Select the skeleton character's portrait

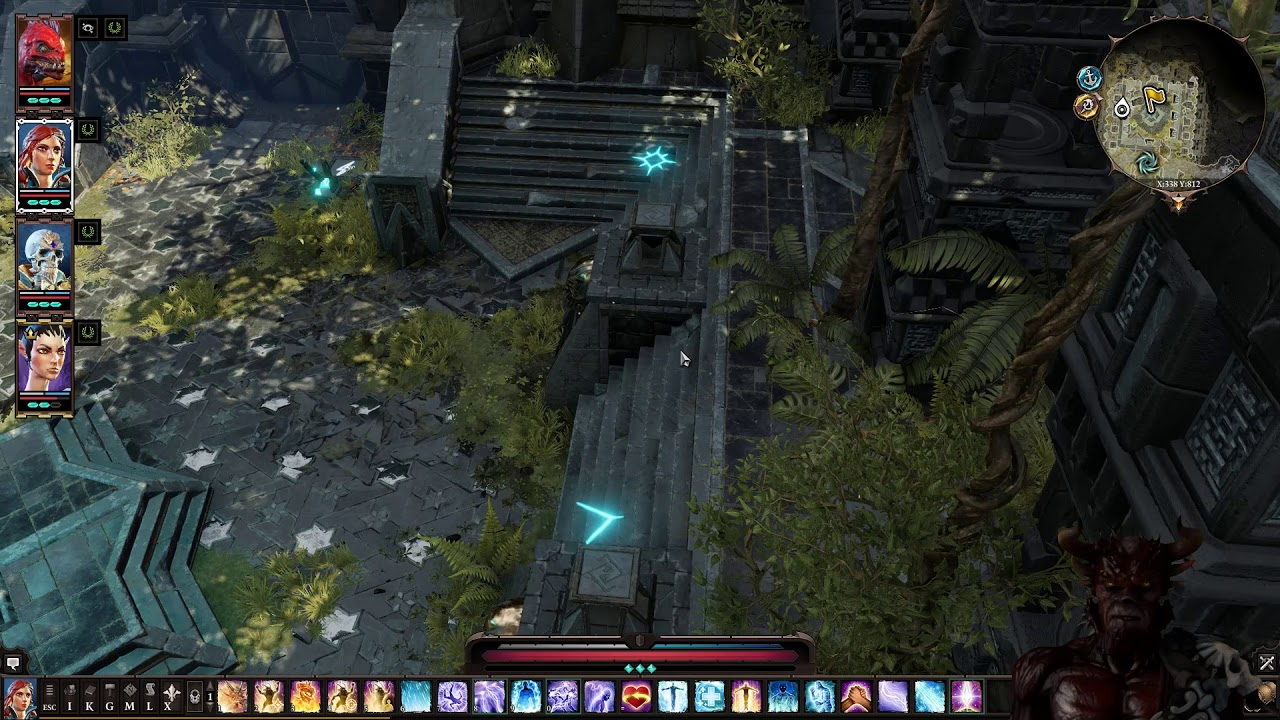click(45, 255)
